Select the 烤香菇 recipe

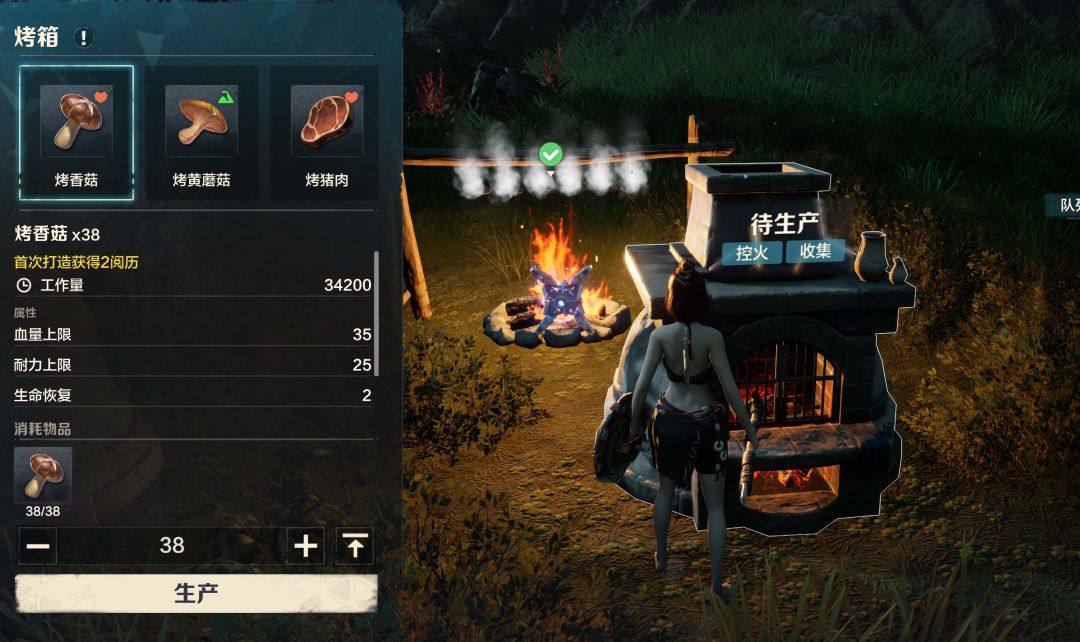click(x=77, y=132)
